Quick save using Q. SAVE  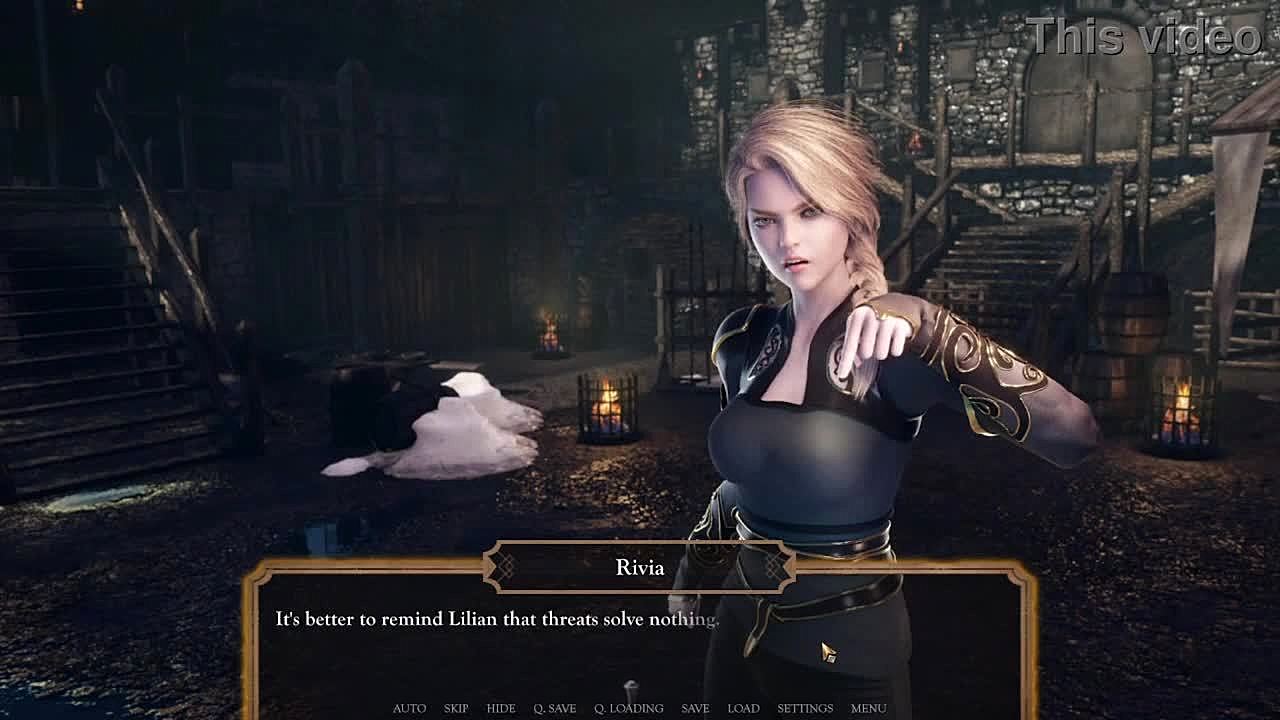pos(555,708)
